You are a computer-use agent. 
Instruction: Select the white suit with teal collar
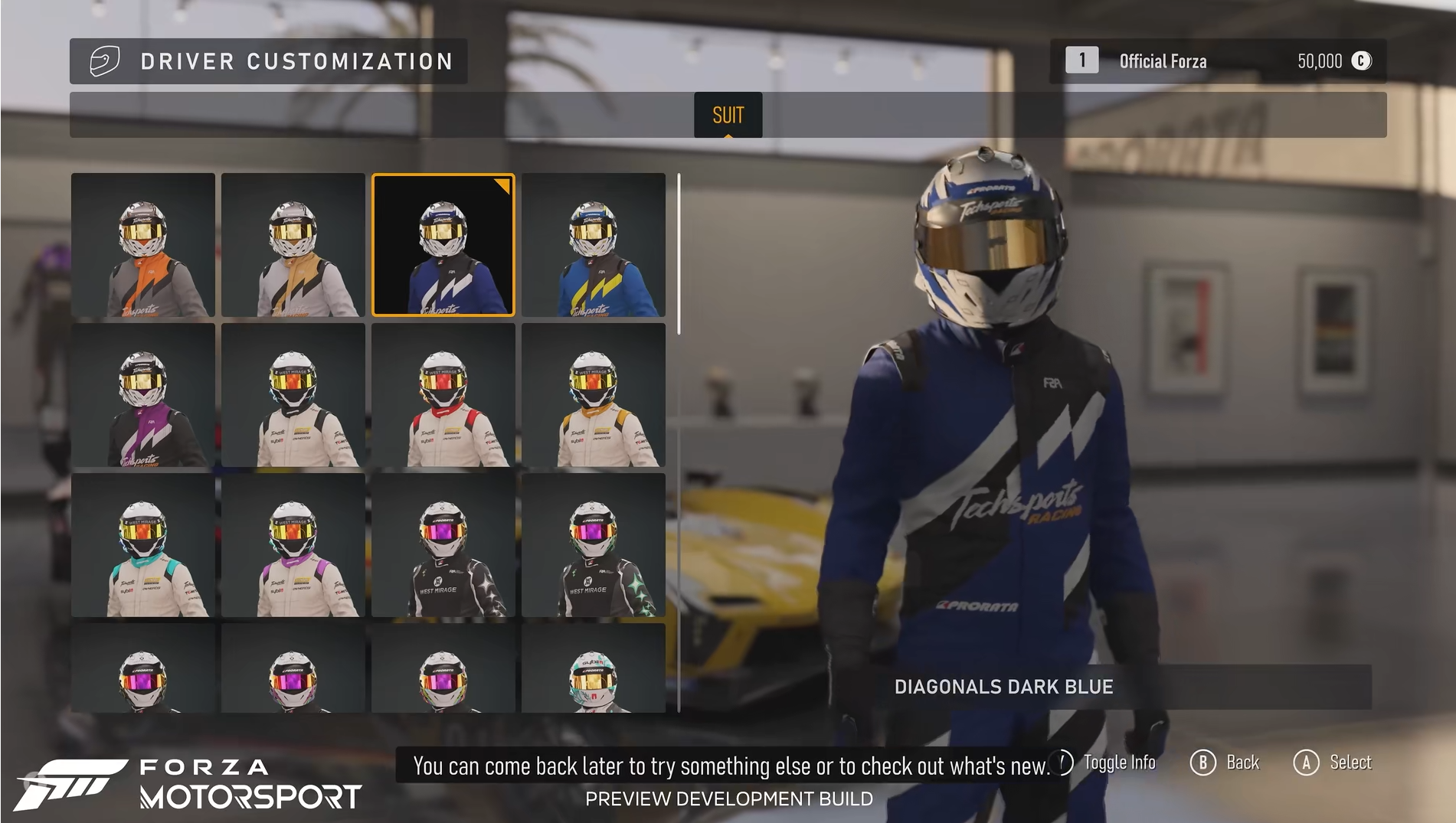tap(143, 545)
